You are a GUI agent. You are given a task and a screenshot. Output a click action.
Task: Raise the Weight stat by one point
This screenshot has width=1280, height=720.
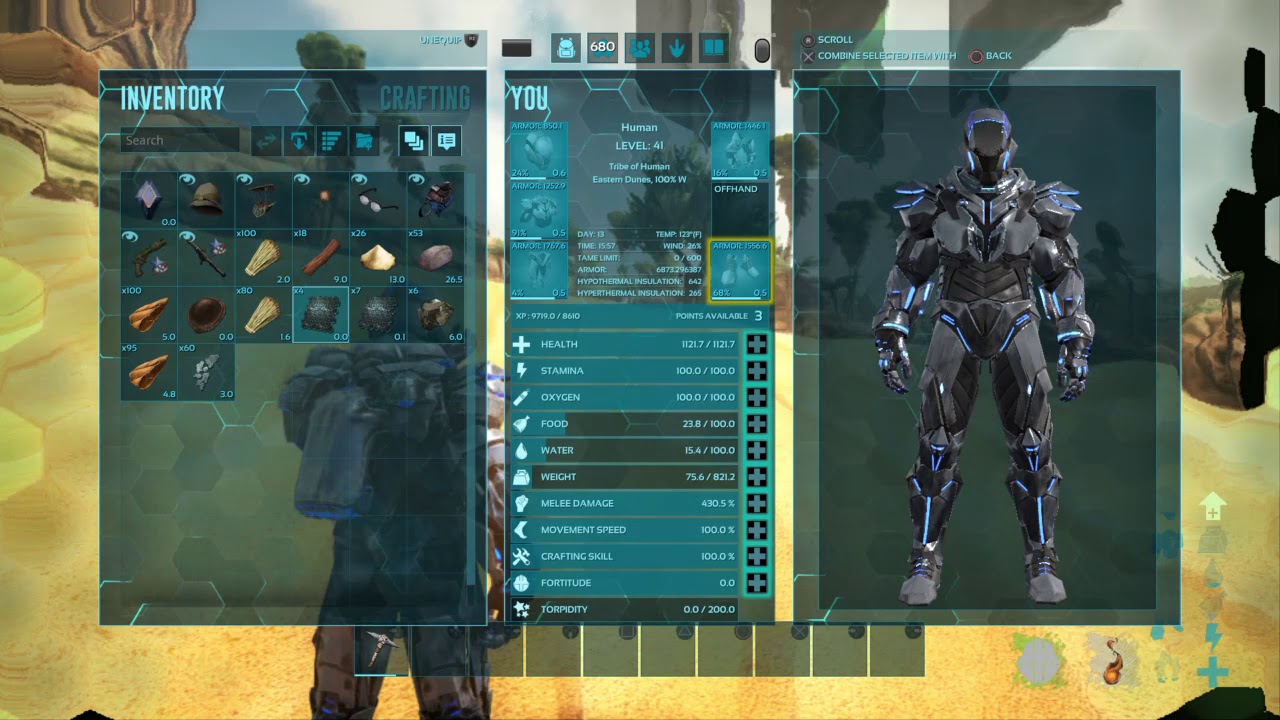pyautogui.click(x=757, y=477)
